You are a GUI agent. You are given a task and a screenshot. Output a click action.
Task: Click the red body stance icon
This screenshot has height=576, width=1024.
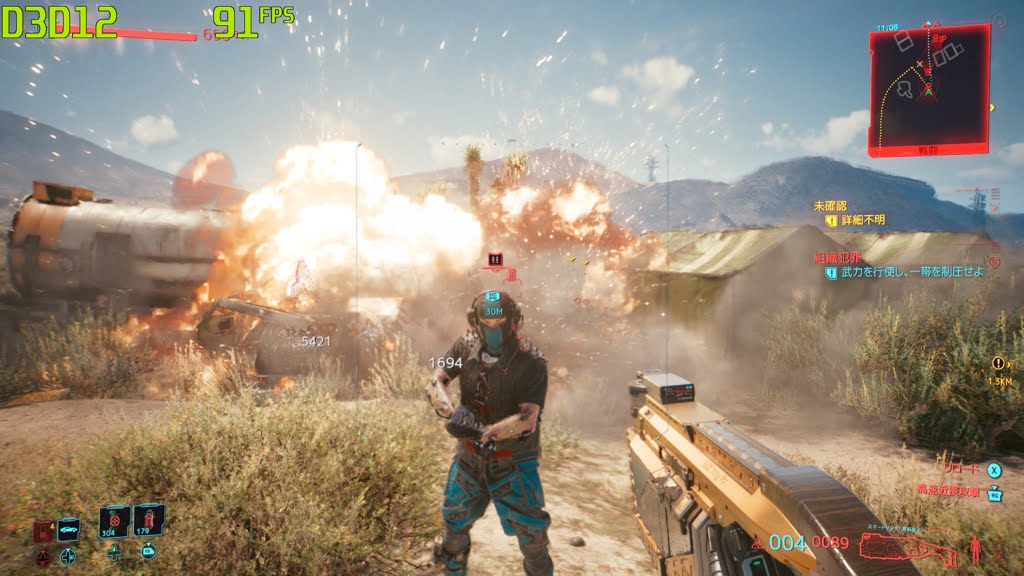[x=977, y=549]
